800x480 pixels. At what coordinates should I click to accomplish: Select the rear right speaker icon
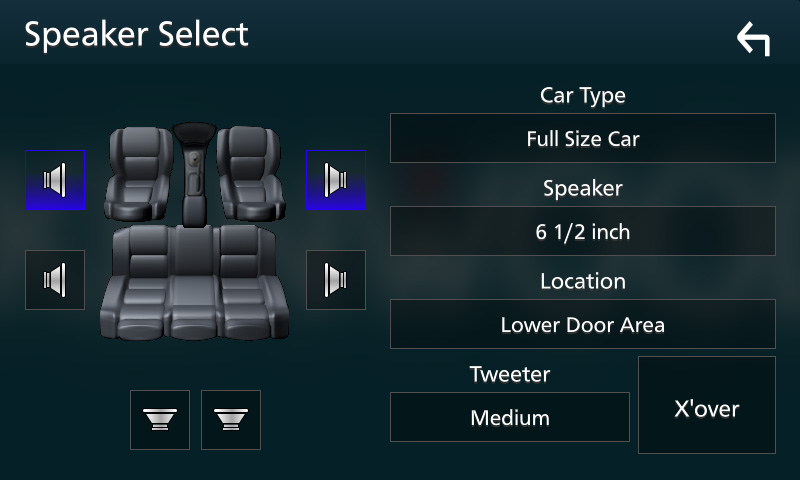click(x=335, y=280)
